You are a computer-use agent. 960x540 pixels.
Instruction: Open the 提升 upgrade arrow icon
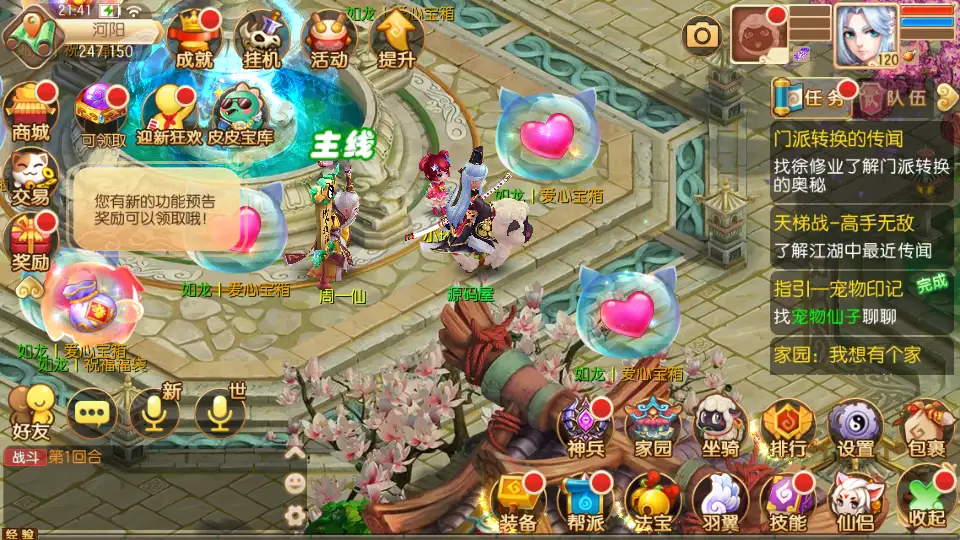pos(396,38)
